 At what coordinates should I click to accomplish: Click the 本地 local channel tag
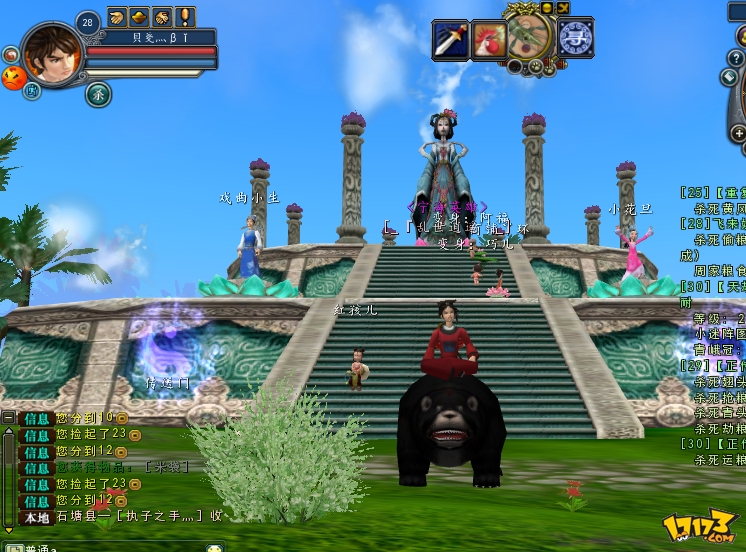point(37,516)
